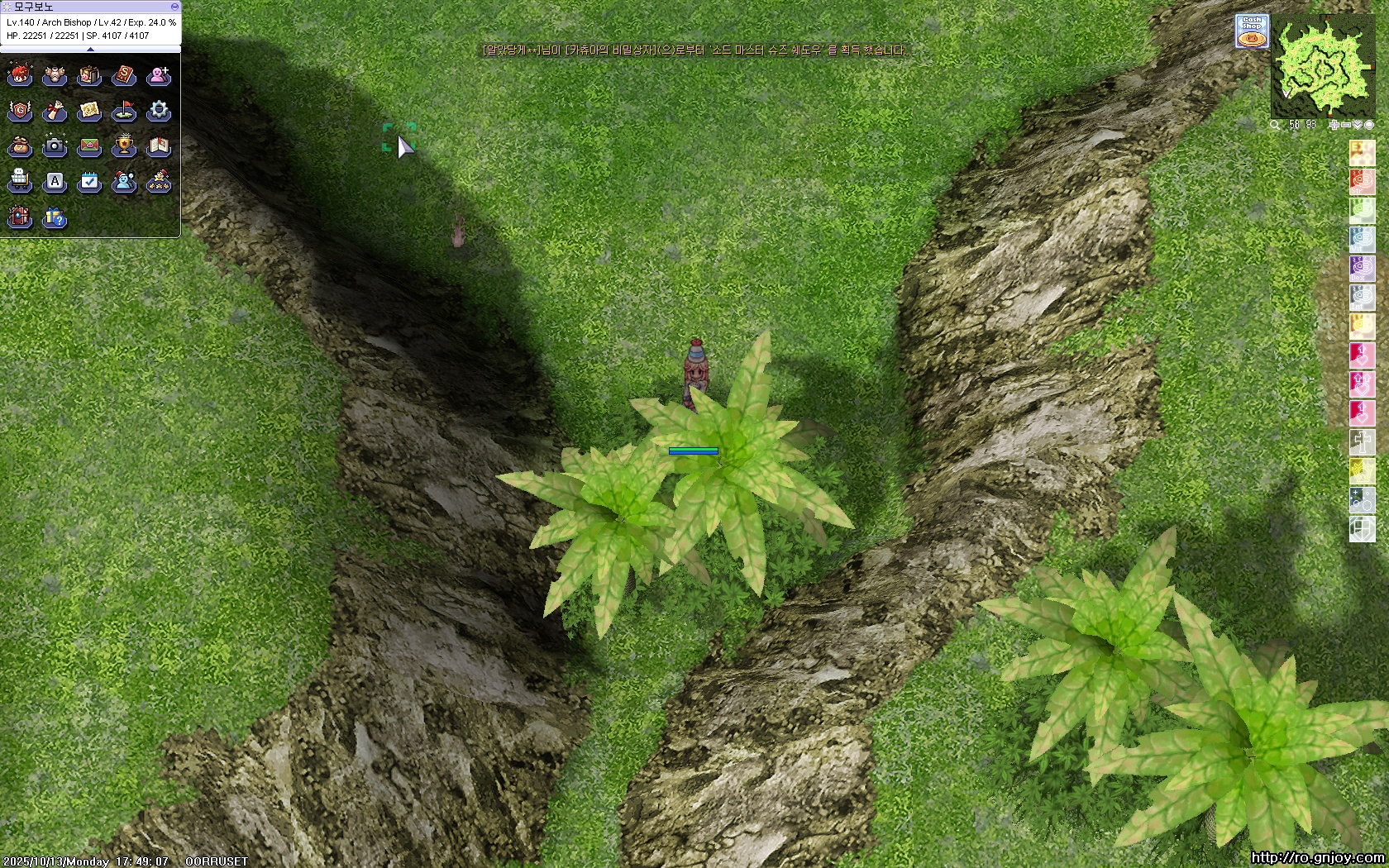1389x868 pixels.
Task: Open the gold trophy achievements icon
Action: 124,146
